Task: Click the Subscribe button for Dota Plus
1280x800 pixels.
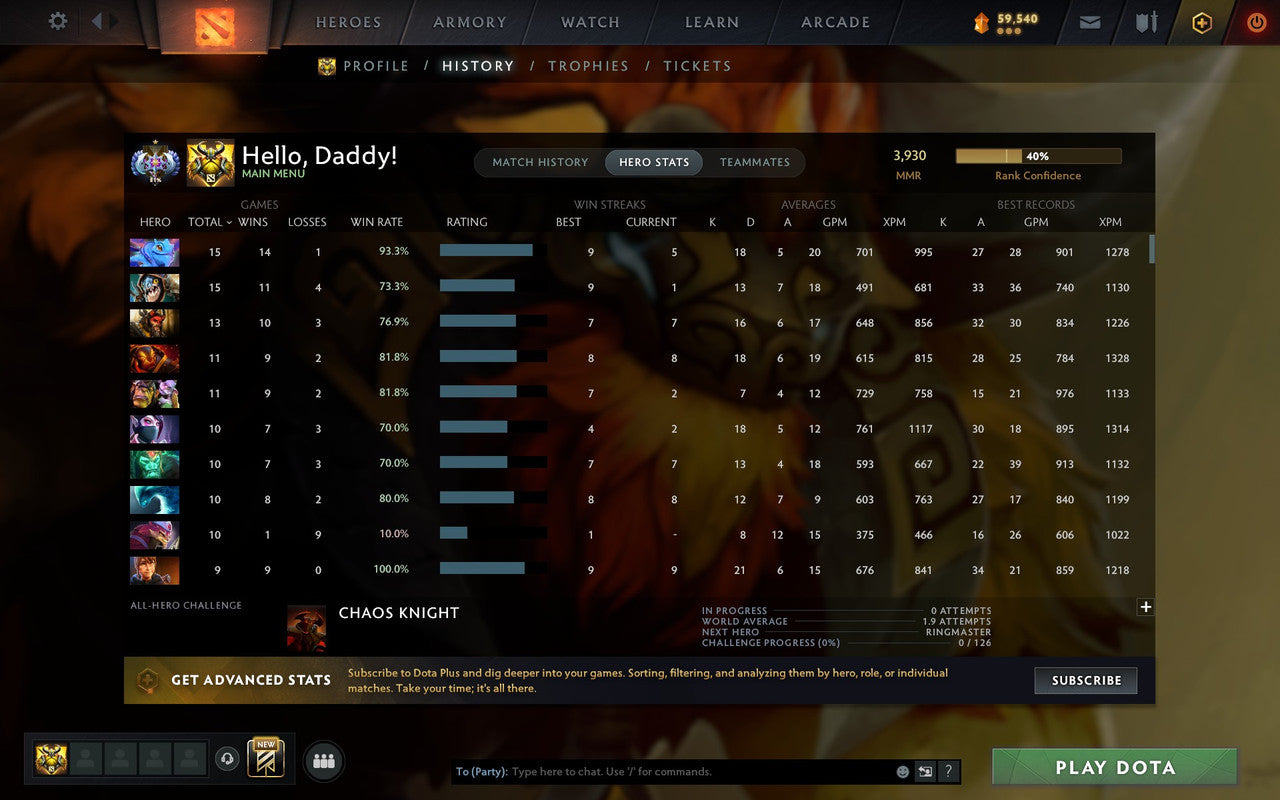Action: 1086,680
